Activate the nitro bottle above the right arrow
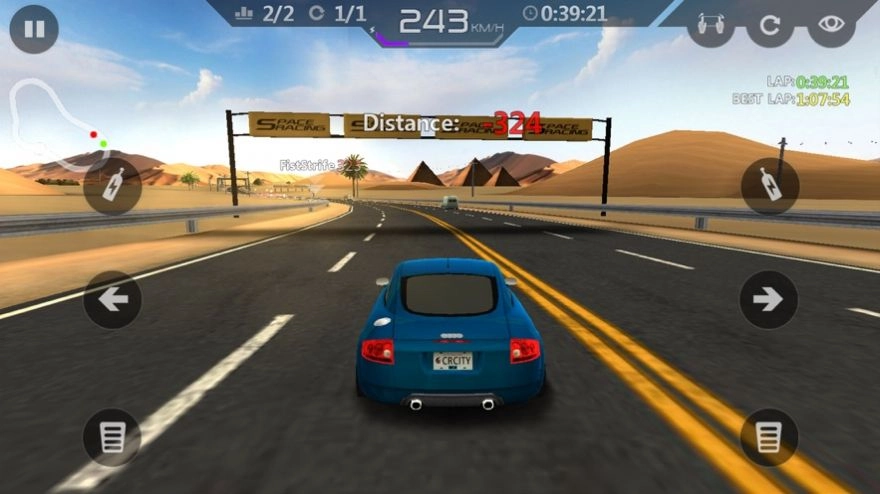The width and height of the screenshot is (880, 494). pos(769,186)
